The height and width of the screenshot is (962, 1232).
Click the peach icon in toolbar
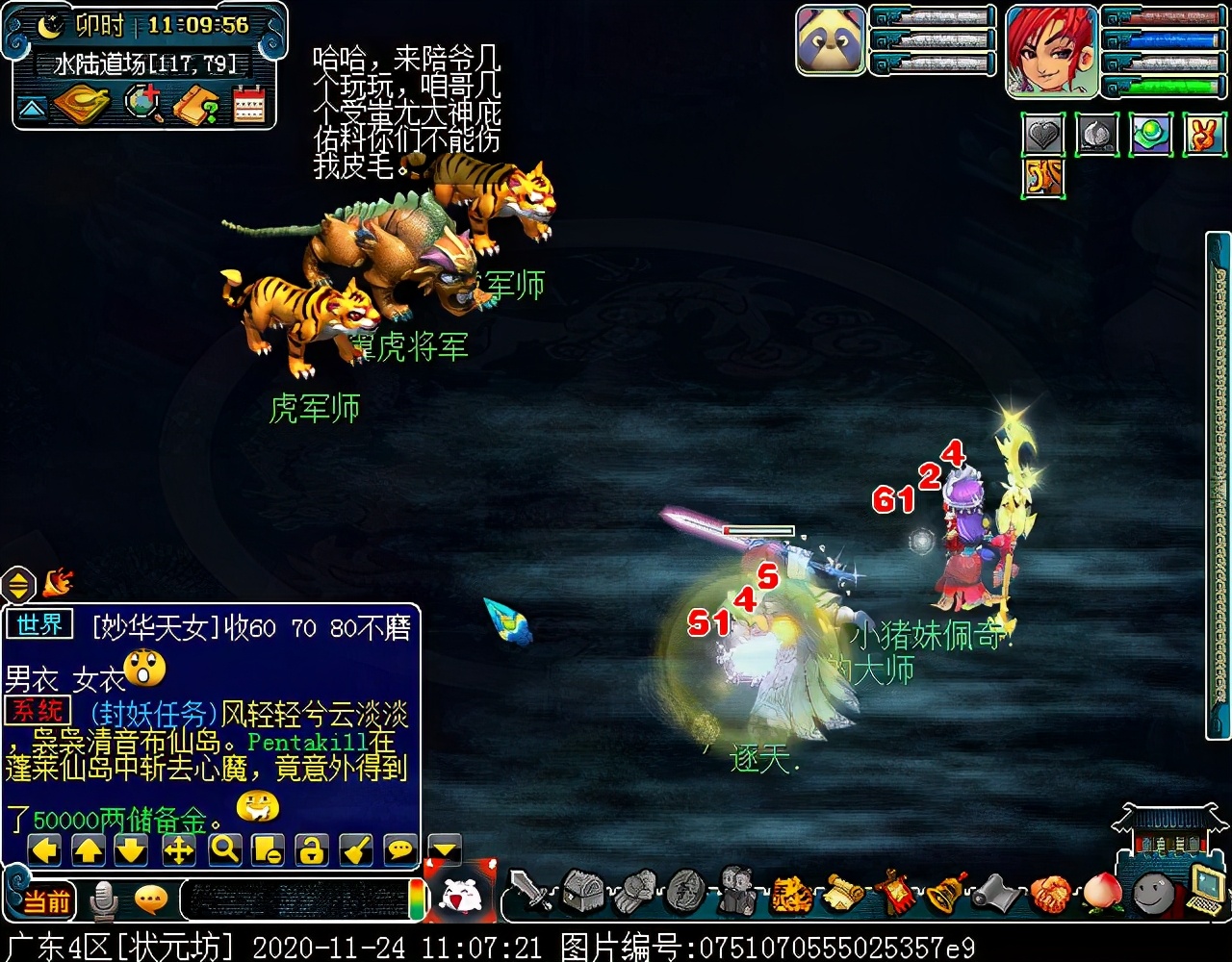click(1102, 892)
